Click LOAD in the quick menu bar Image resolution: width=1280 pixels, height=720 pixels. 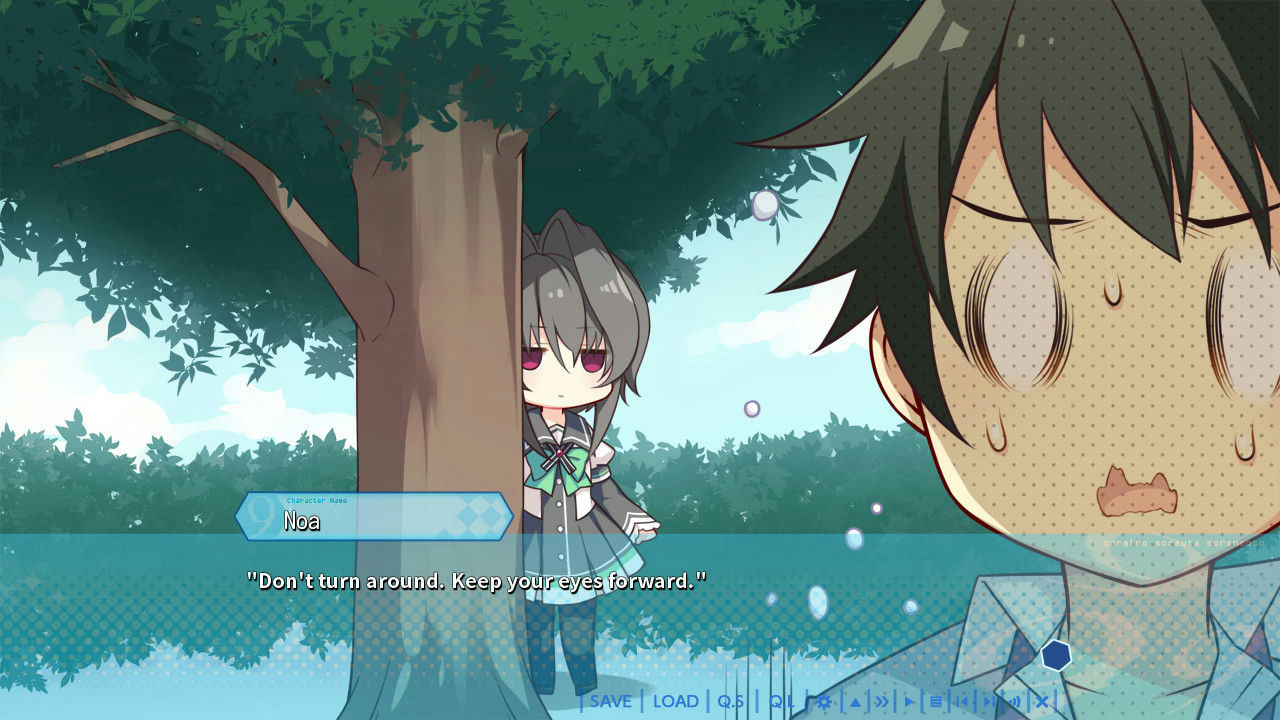point(676,703)
